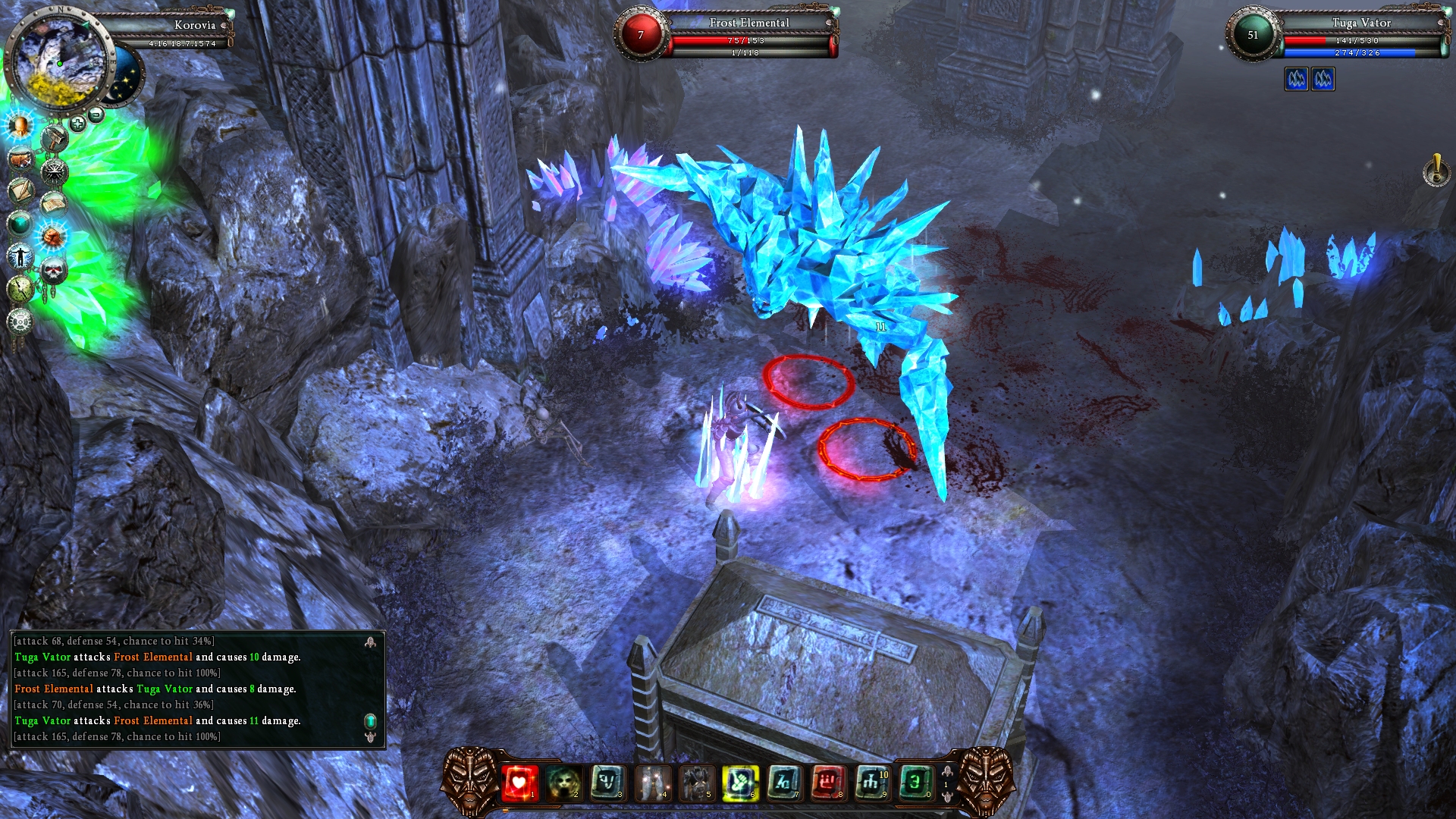
Task: Open the quill and parchment journal
Action: (x=20, y=190)
